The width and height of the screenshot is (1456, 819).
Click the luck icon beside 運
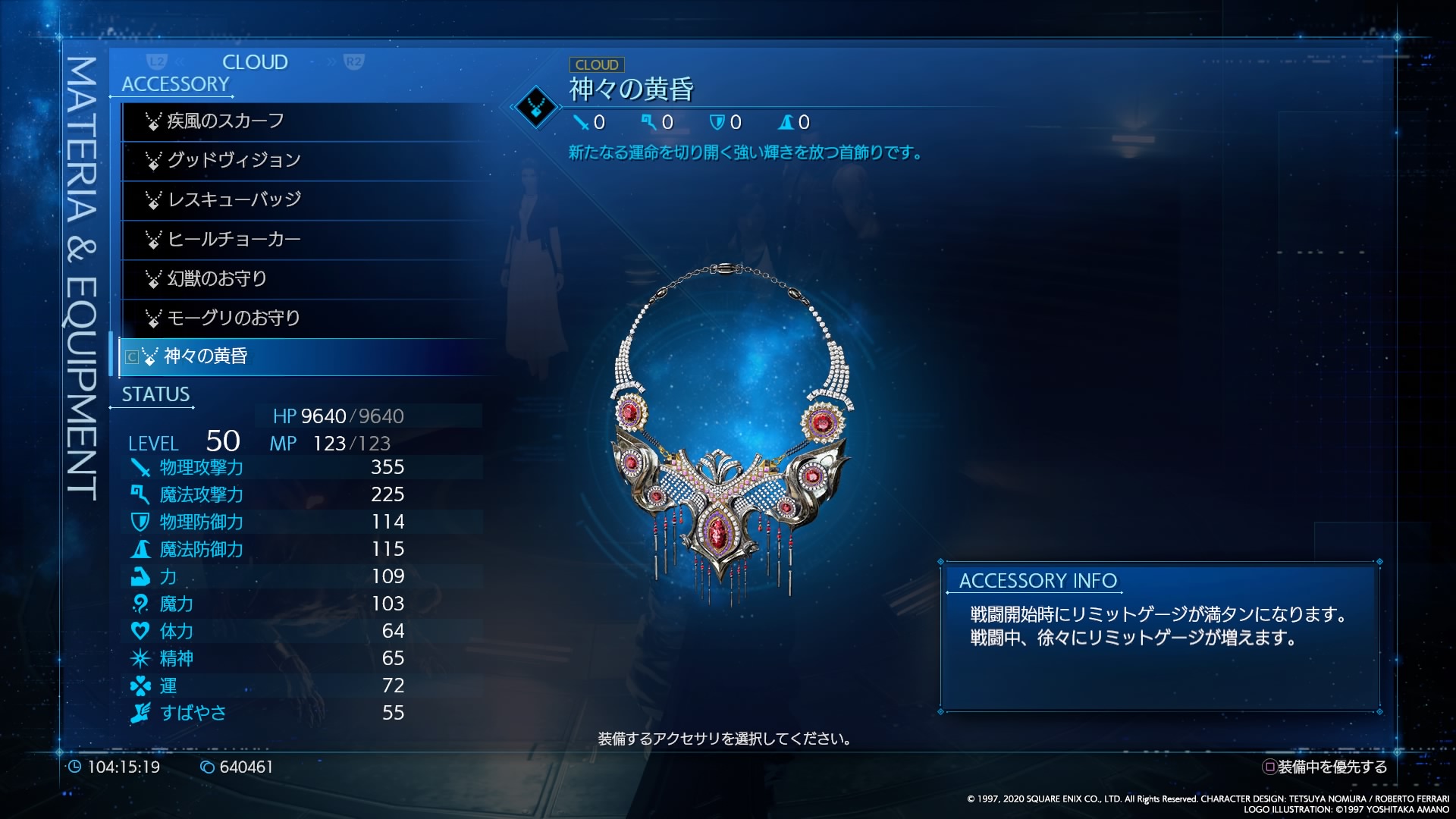(x=141, y=686)
